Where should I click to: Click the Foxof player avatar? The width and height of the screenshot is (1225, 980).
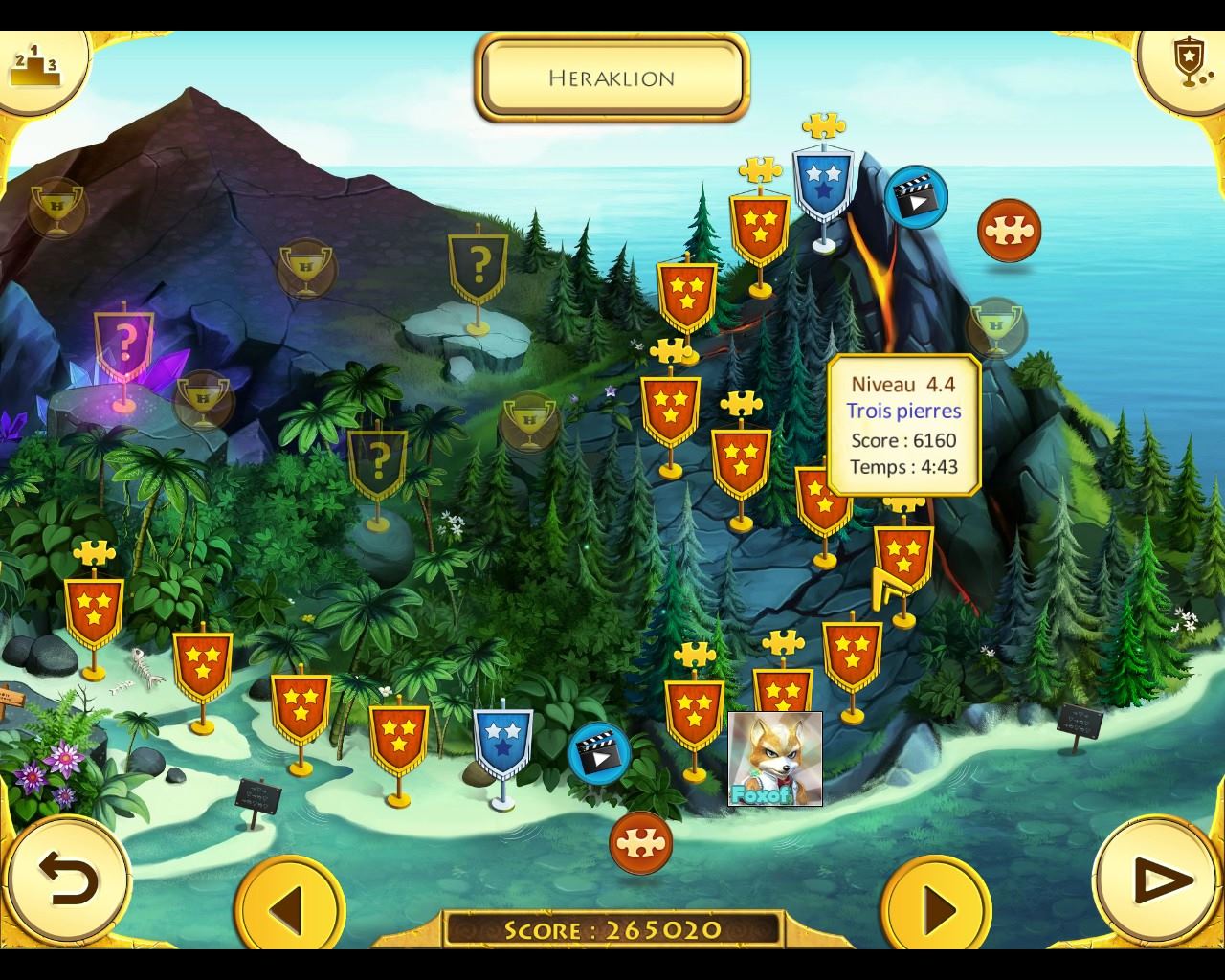[x=775, y=759]
